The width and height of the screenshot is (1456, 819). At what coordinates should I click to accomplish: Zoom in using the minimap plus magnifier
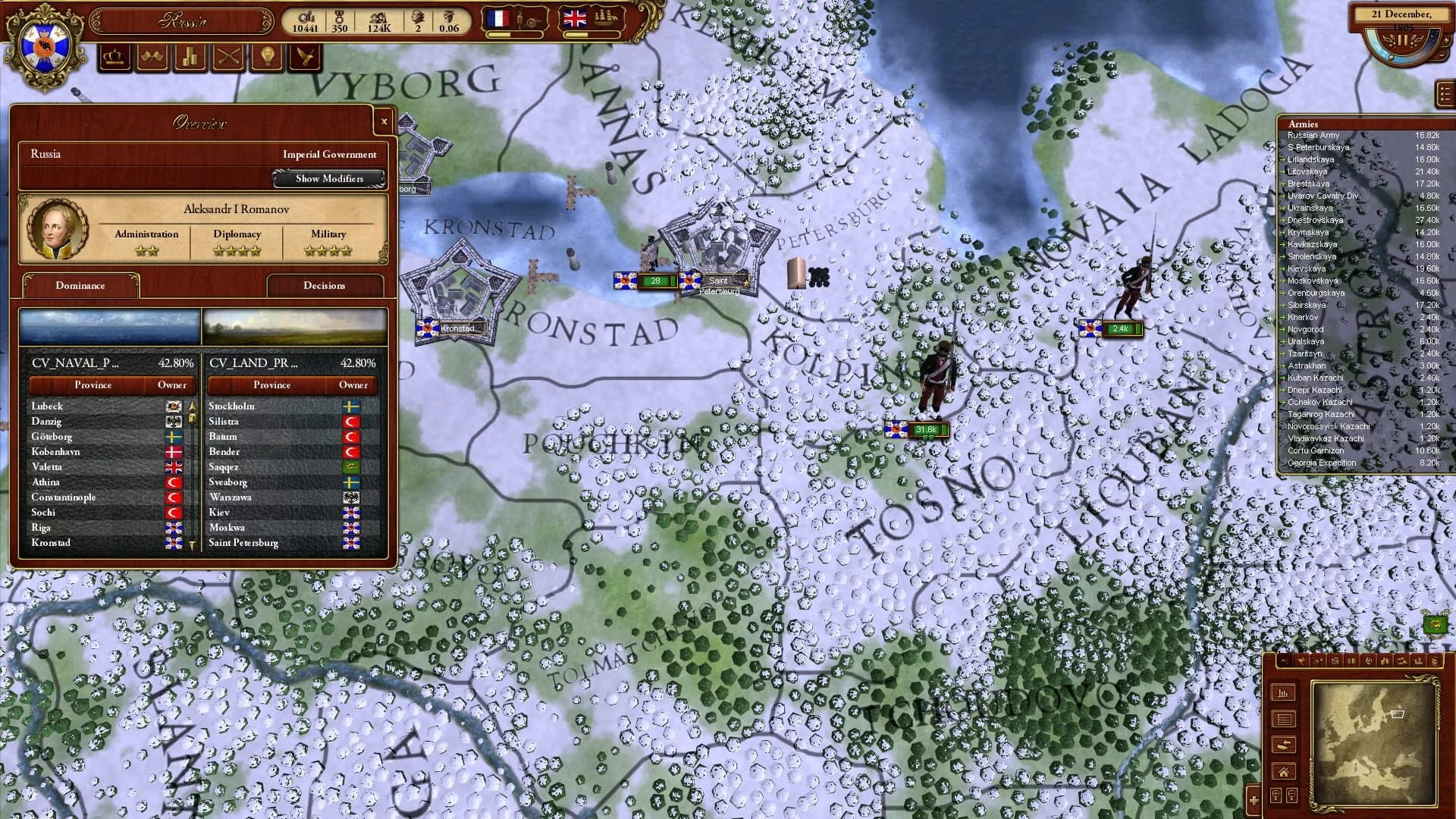(1276, 795)
